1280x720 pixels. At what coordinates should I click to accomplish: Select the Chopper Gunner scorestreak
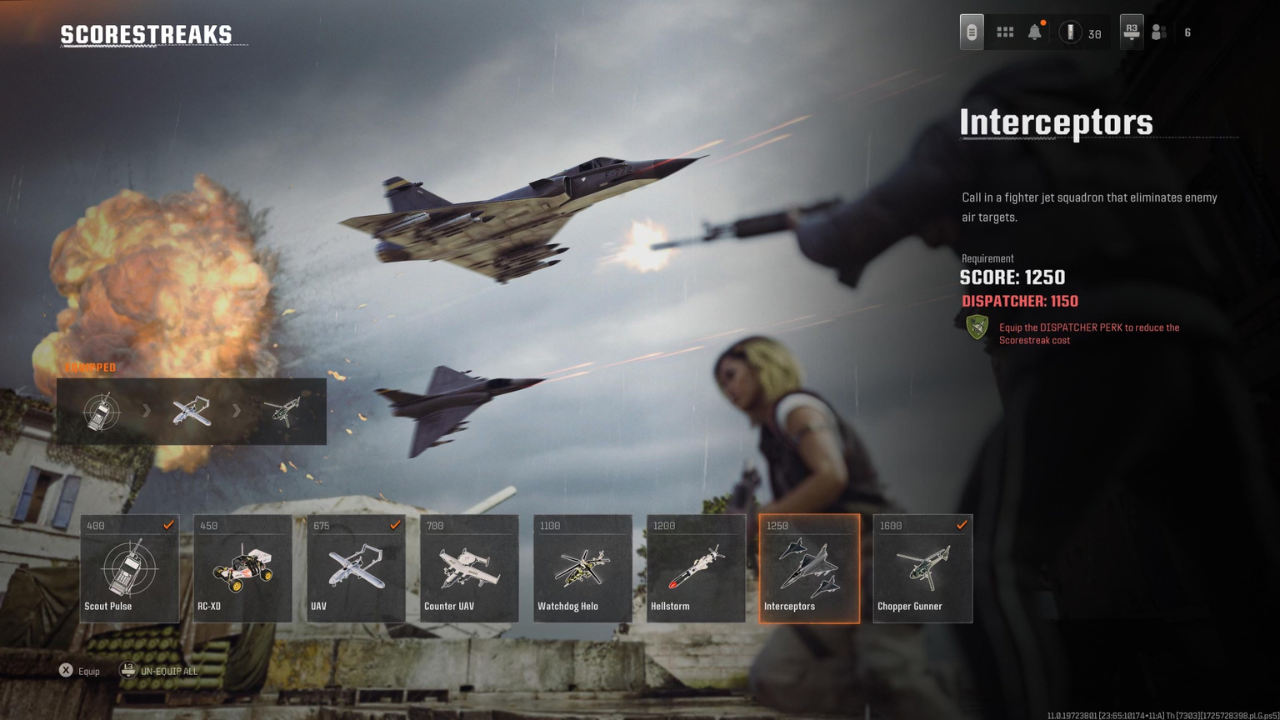[922, 568]
